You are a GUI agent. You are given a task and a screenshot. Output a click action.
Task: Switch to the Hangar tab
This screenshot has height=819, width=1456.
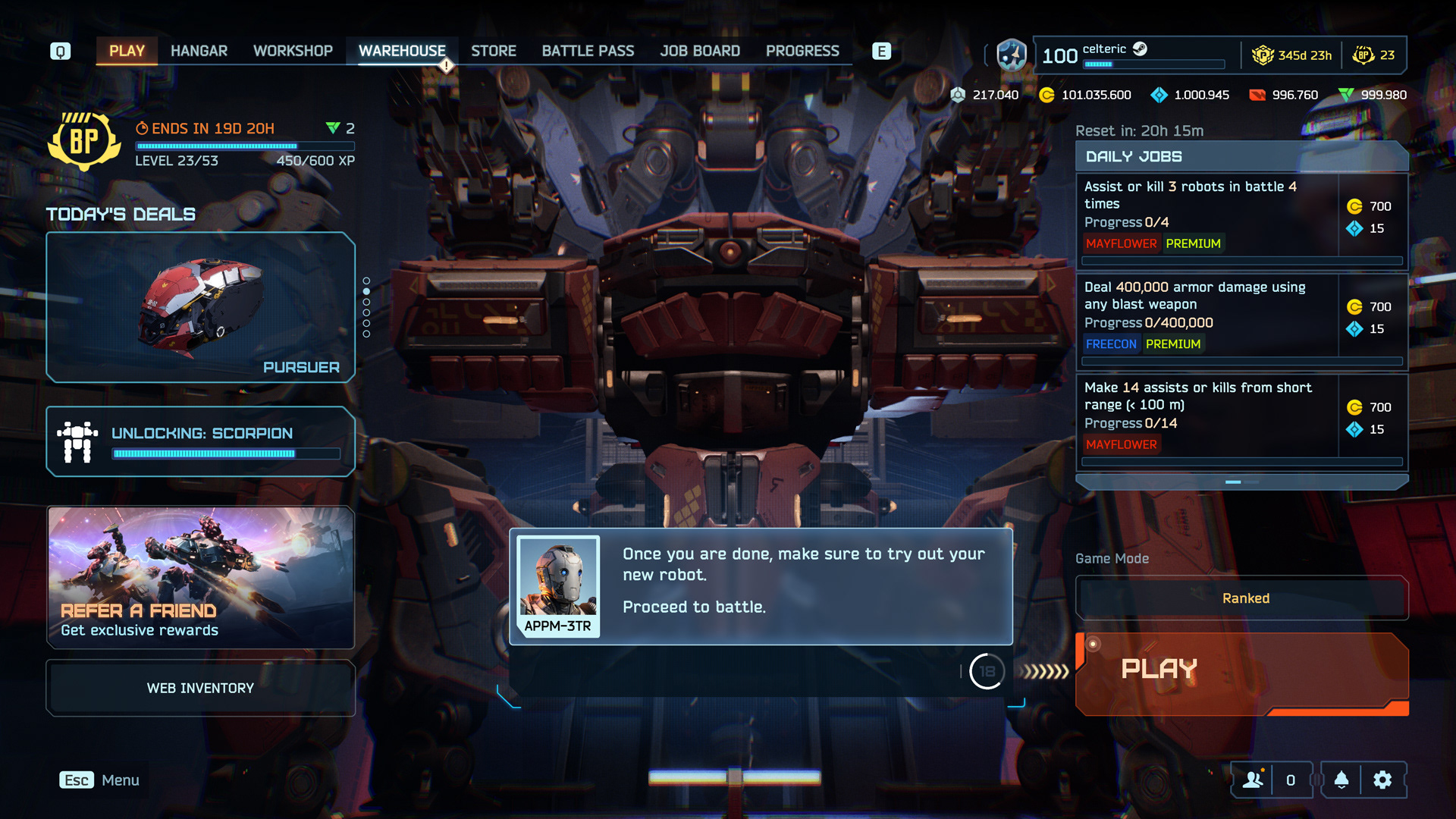pos(199,51)
